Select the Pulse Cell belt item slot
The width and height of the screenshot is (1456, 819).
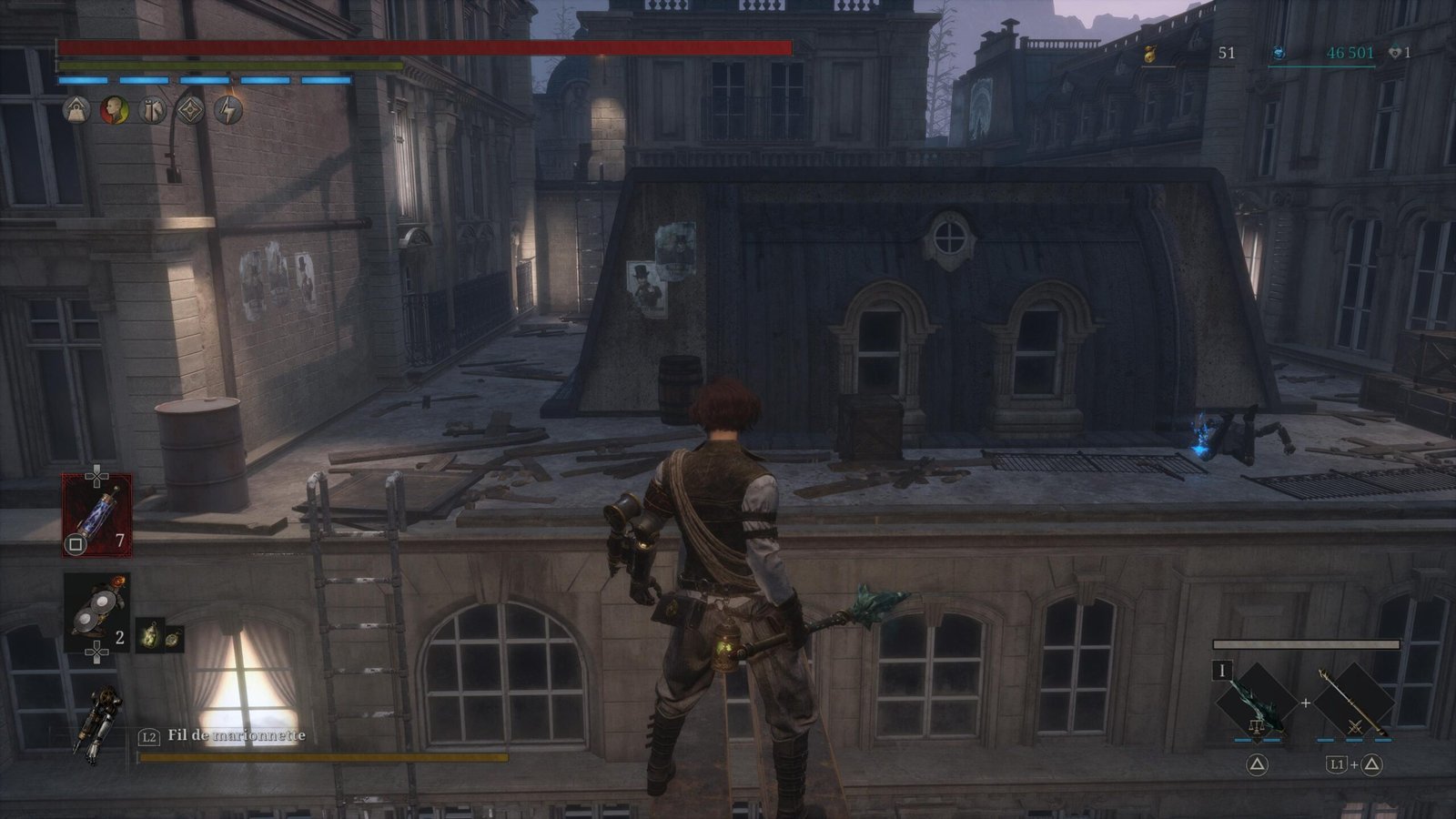(x=96, y=514)
